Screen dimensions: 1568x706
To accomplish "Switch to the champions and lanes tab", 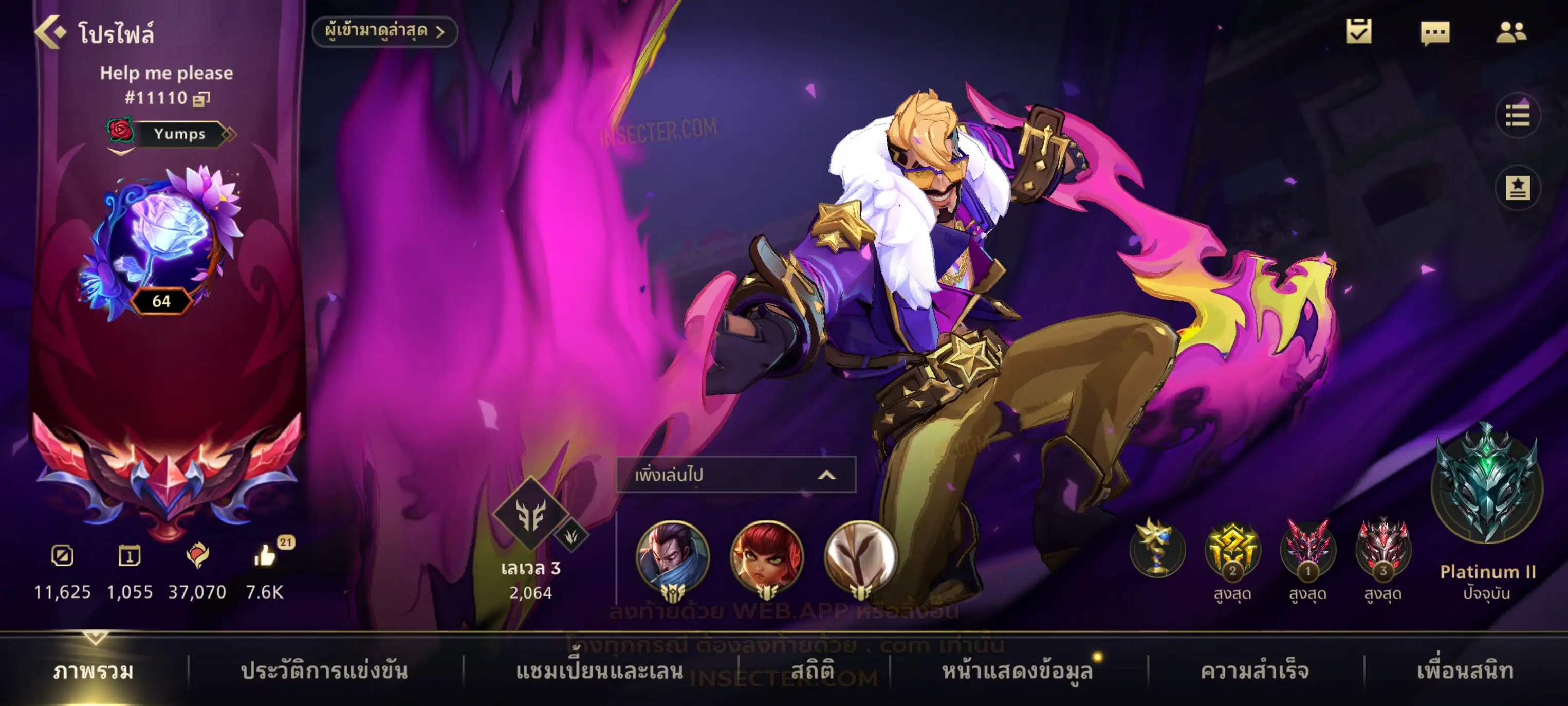I will (x=600, y=671).
